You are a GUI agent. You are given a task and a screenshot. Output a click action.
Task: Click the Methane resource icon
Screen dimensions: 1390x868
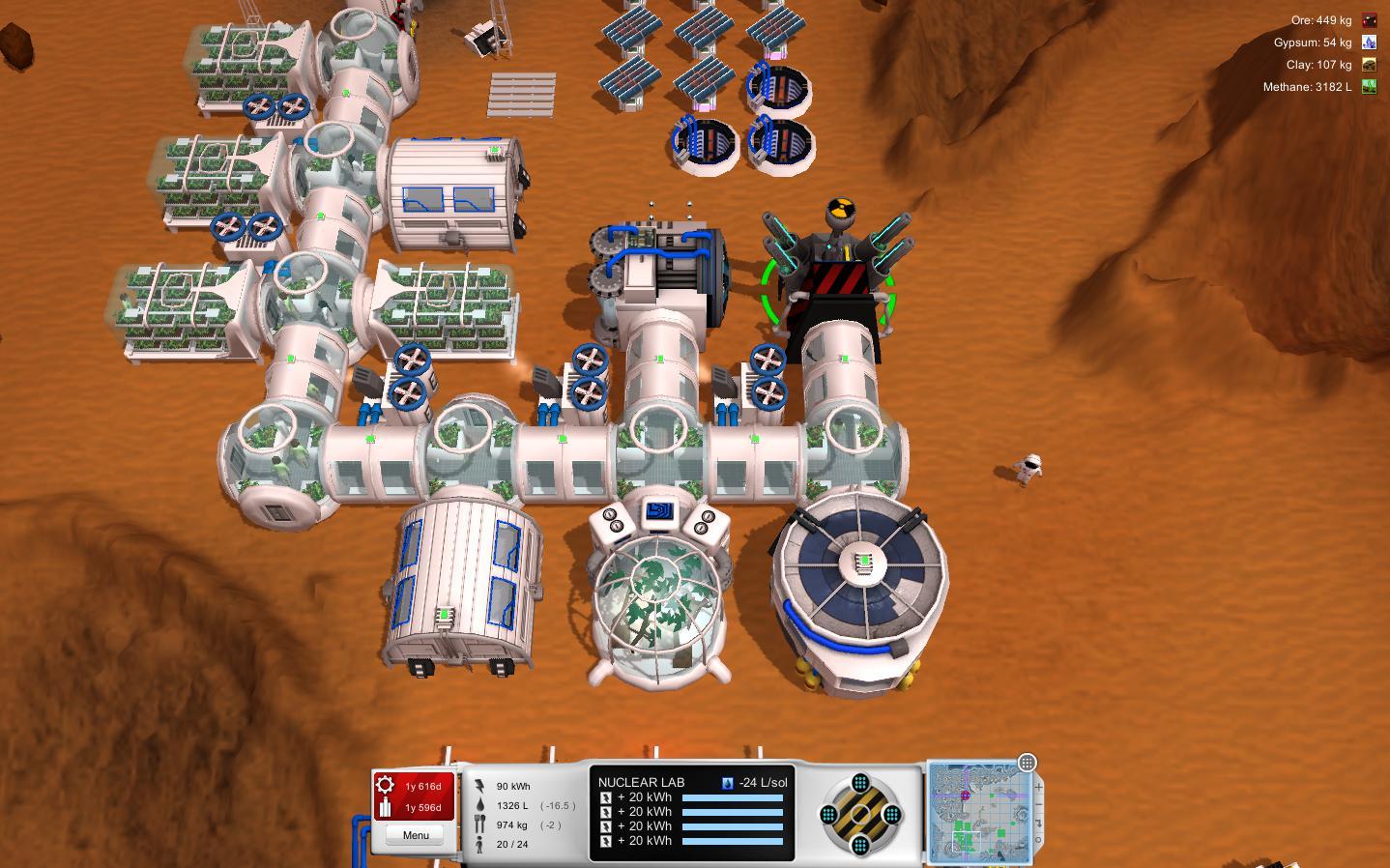1369,86
